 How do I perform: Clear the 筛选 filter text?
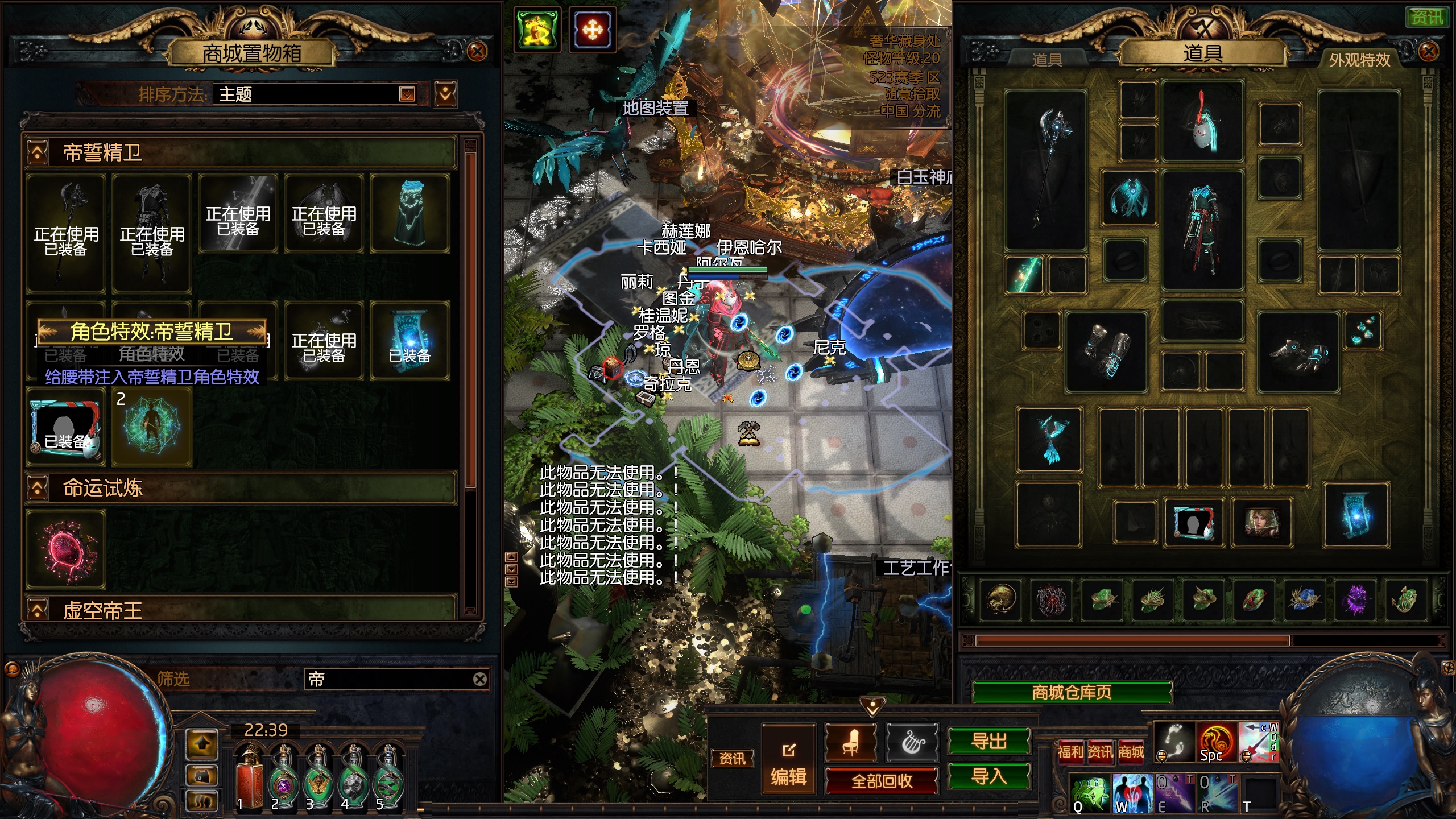tap(480, 679)
